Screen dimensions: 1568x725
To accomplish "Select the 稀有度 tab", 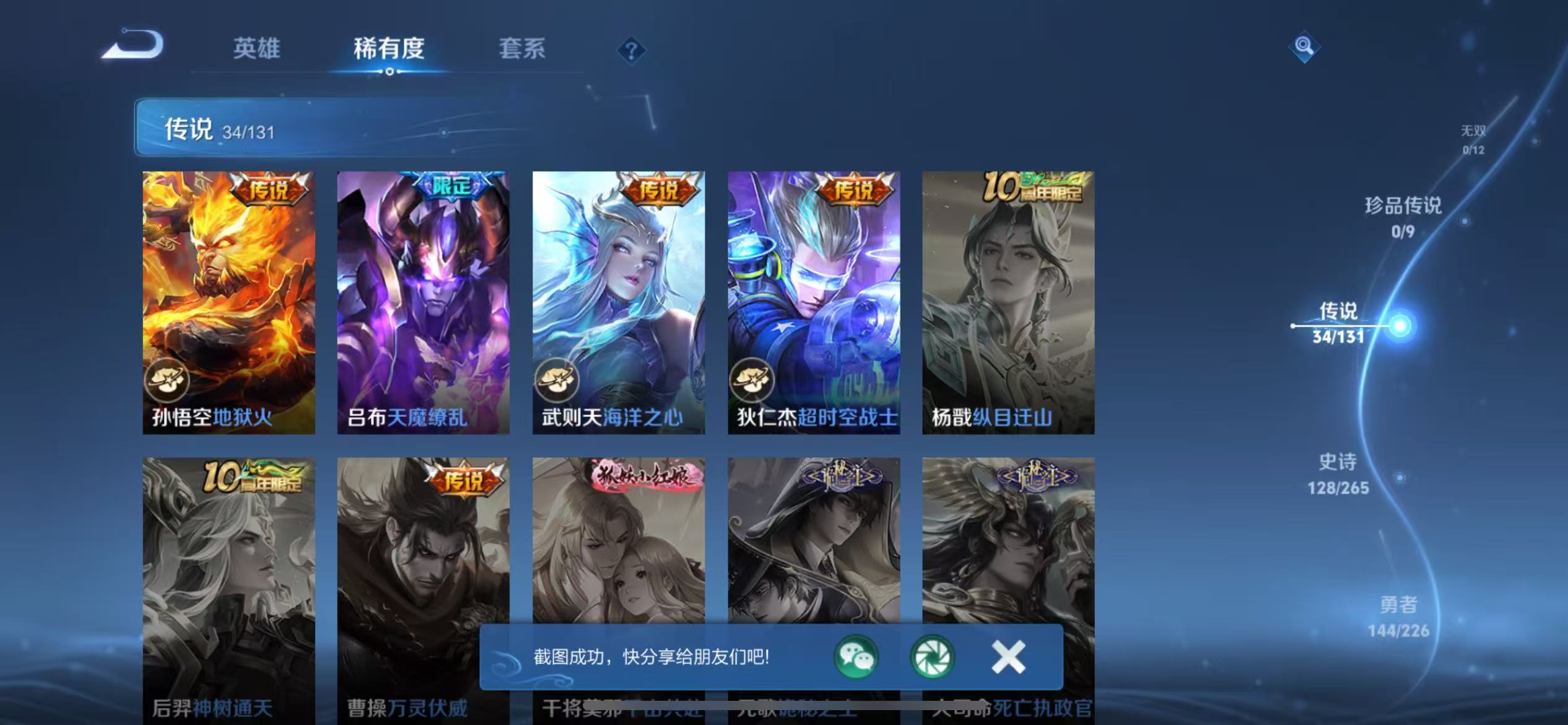I will 389,50.
